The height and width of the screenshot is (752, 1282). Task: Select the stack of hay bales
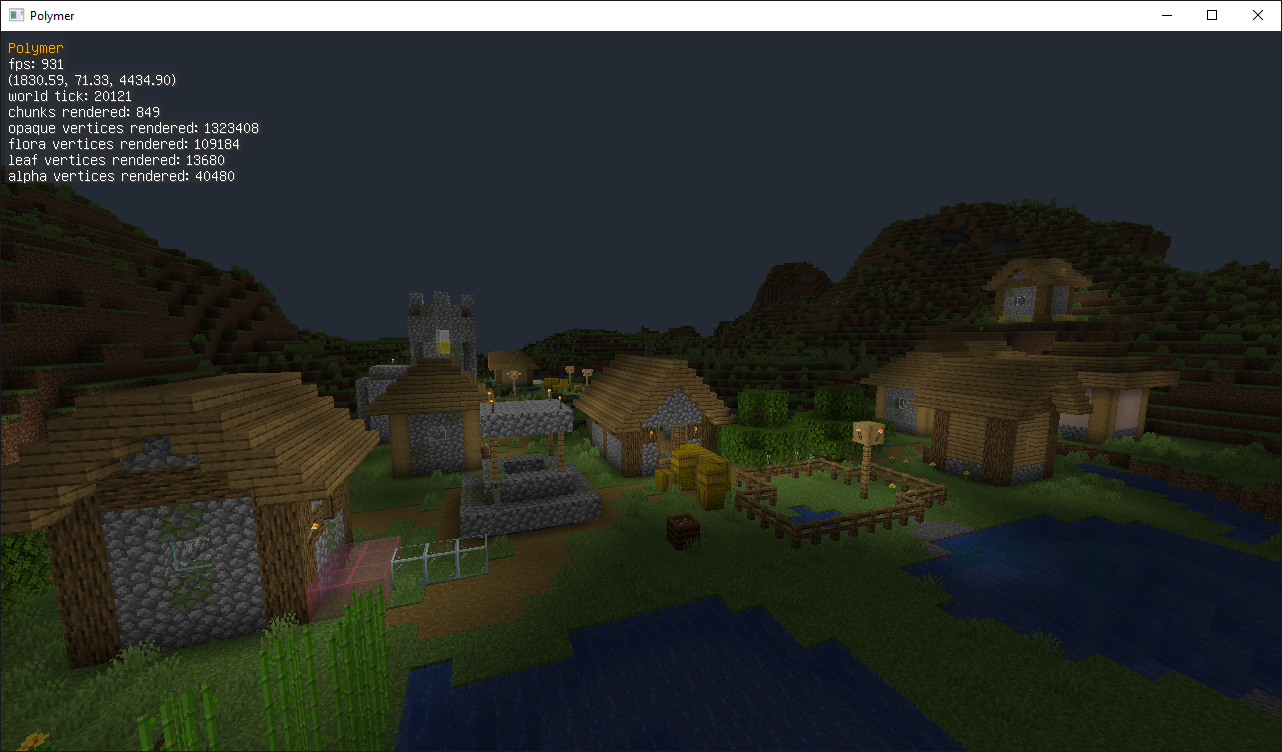point(695,470)
